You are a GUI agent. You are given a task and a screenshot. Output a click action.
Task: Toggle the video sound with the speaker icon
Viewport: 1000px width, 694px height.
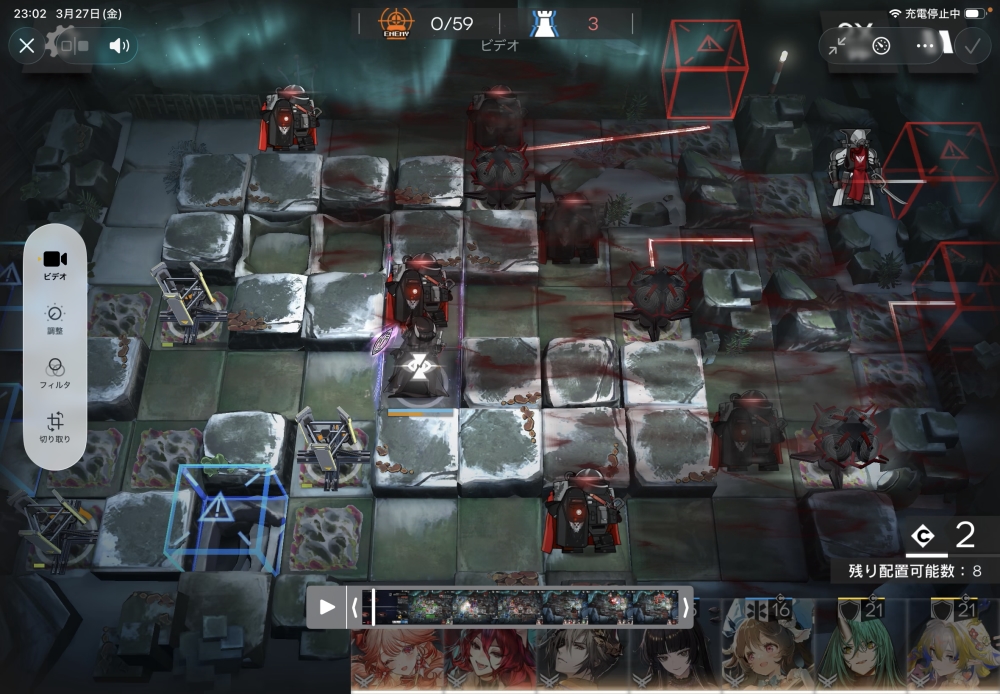point(119,45)
